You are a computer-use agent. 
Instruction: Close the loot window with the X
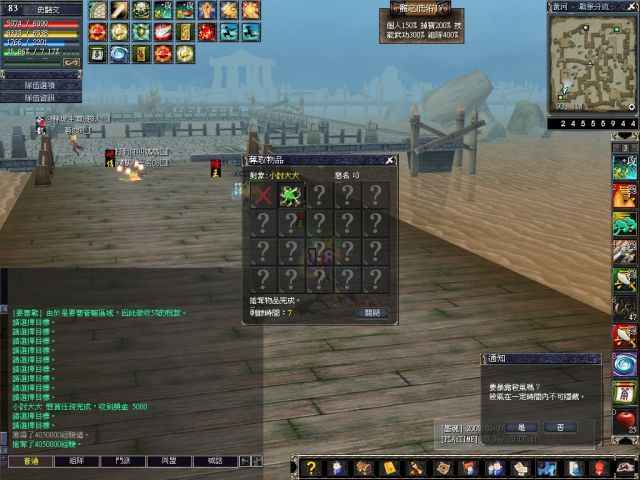389,159
